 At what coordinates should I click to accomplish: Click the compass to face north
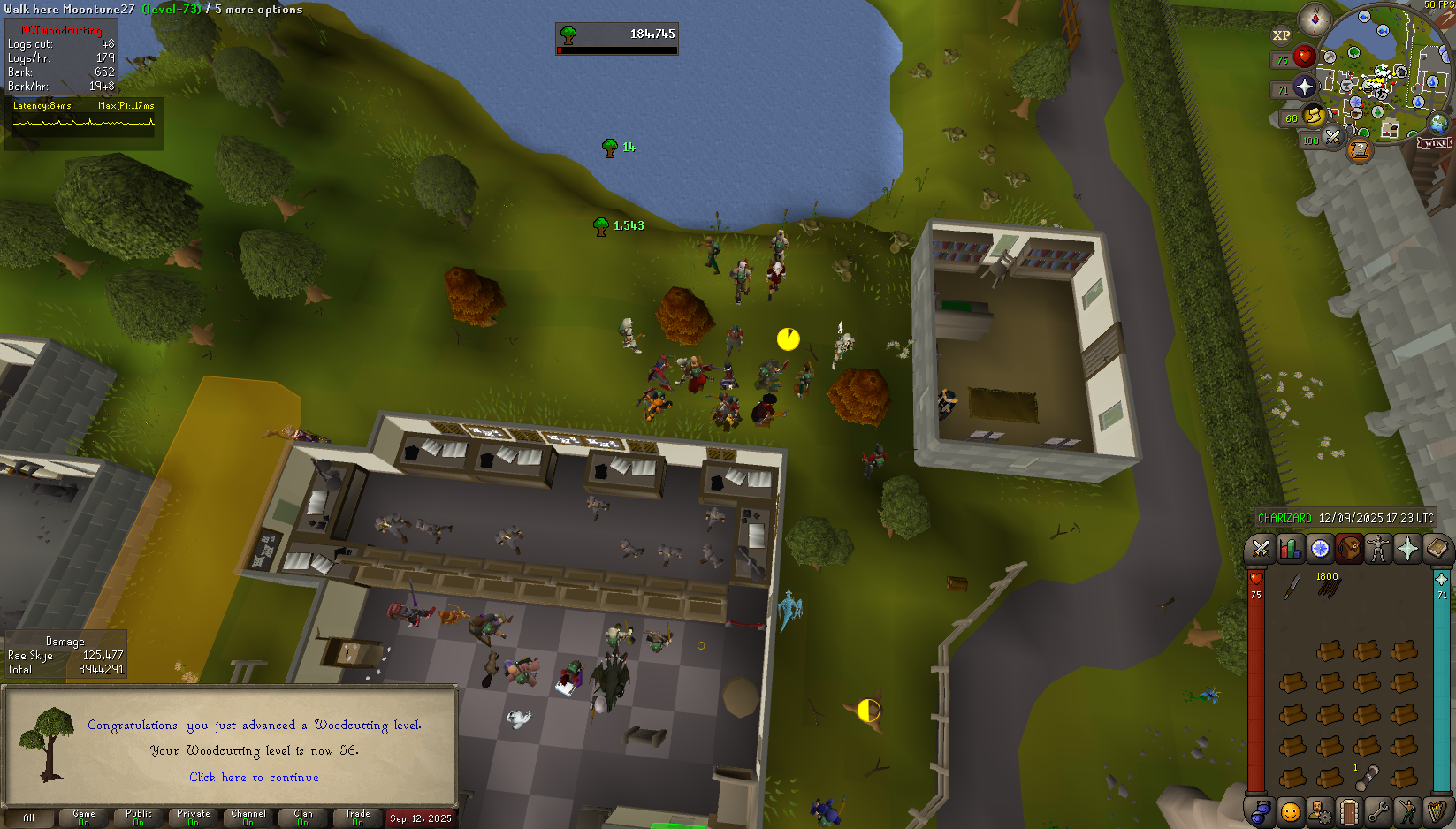point(1315,19)
